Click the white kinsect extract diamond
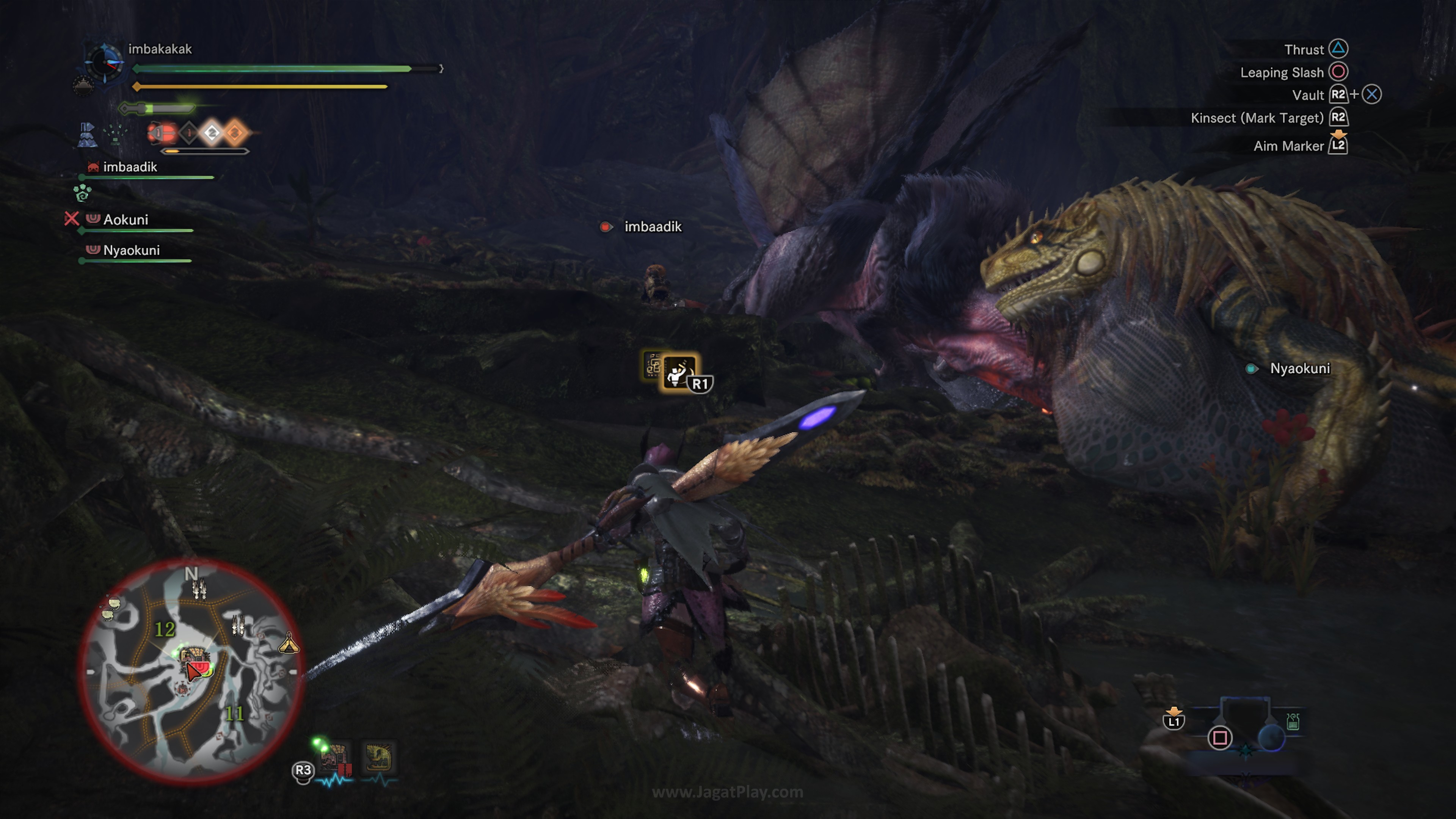The width and height of the screenshot is (1456, 819). (212, 133)
